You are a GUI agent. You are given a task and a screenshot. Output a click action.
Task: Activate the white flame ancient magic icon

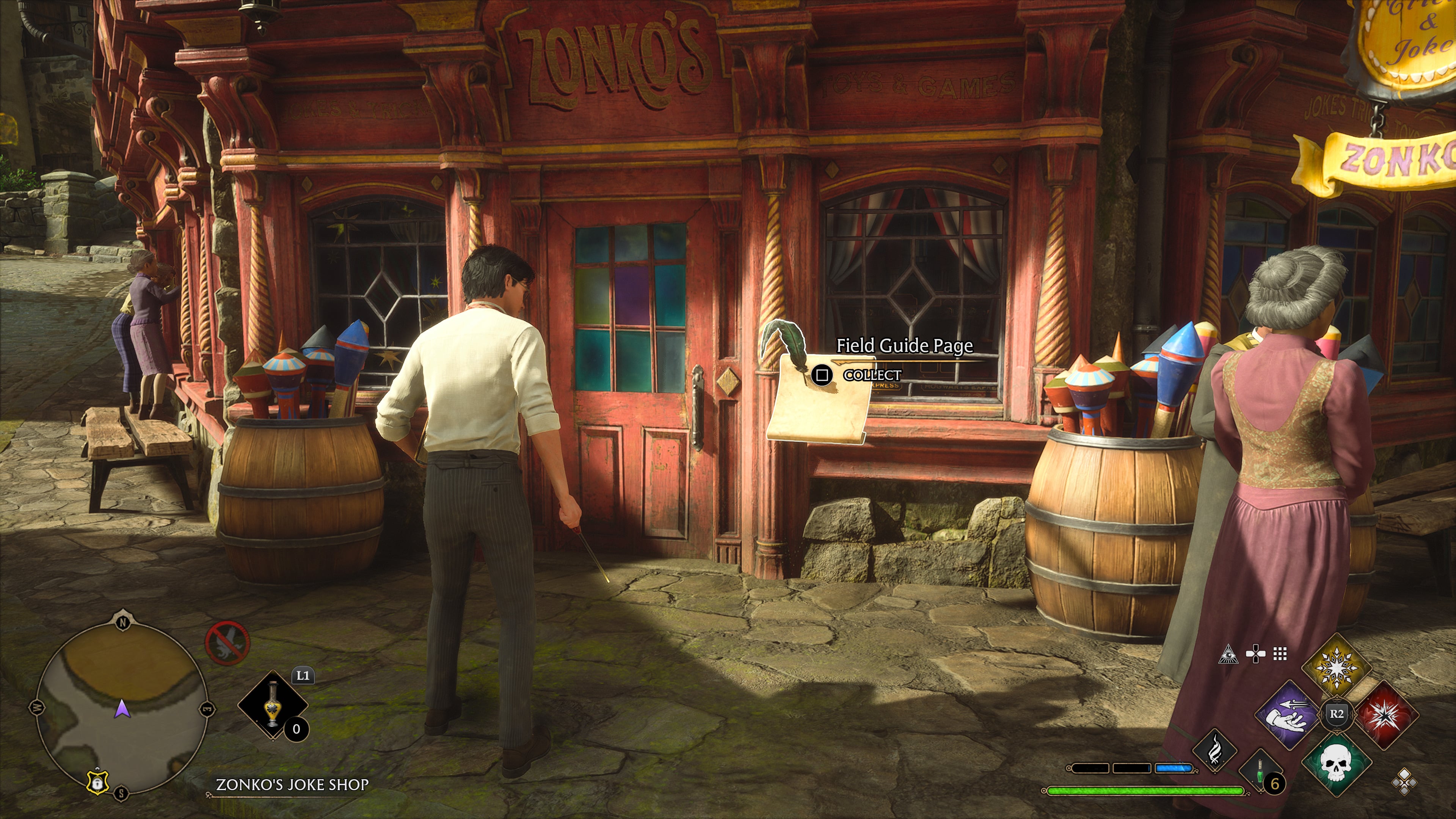(1214, 751)
